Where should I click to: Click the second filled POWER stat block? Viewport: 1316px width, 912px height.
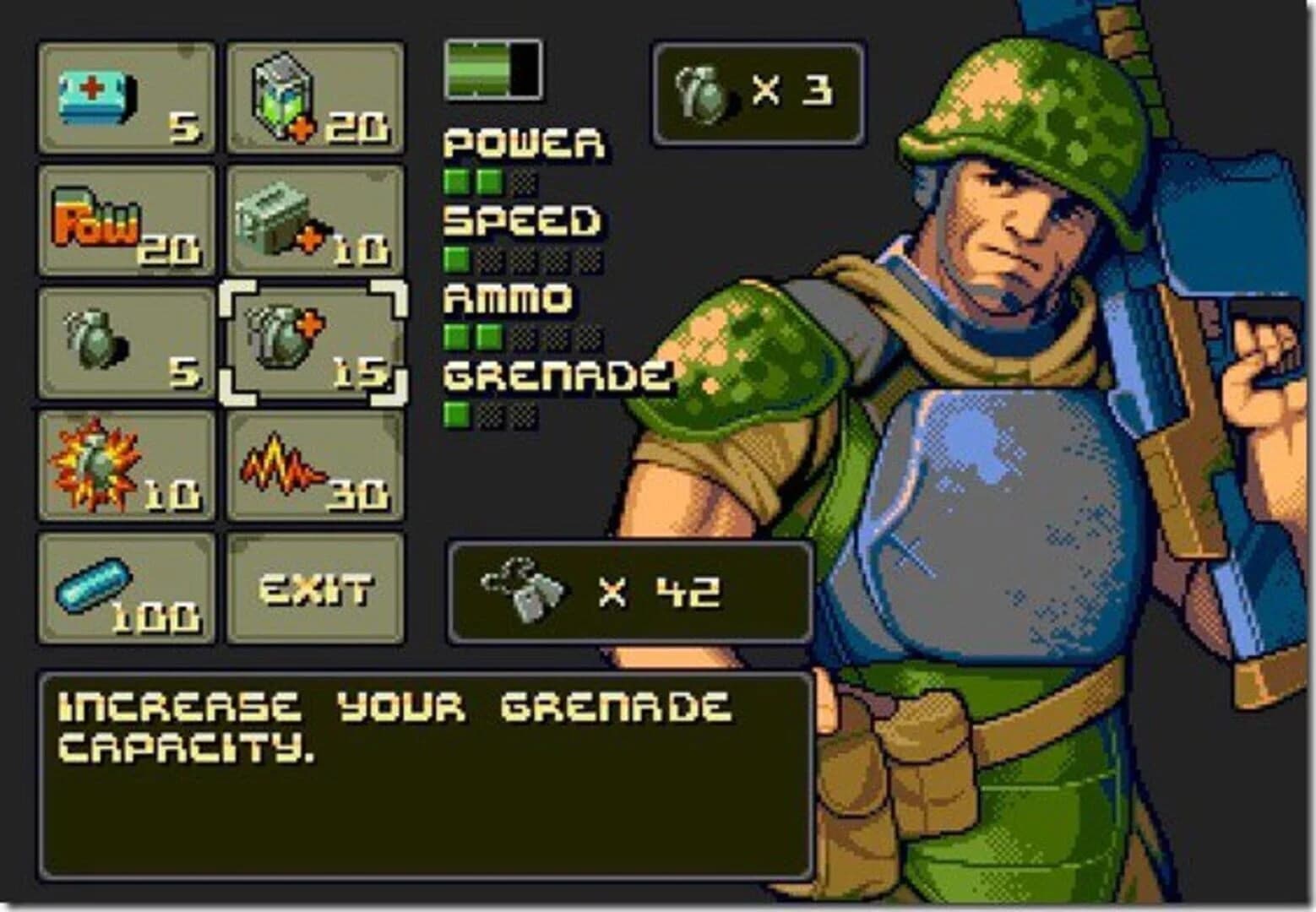point(487,178)
